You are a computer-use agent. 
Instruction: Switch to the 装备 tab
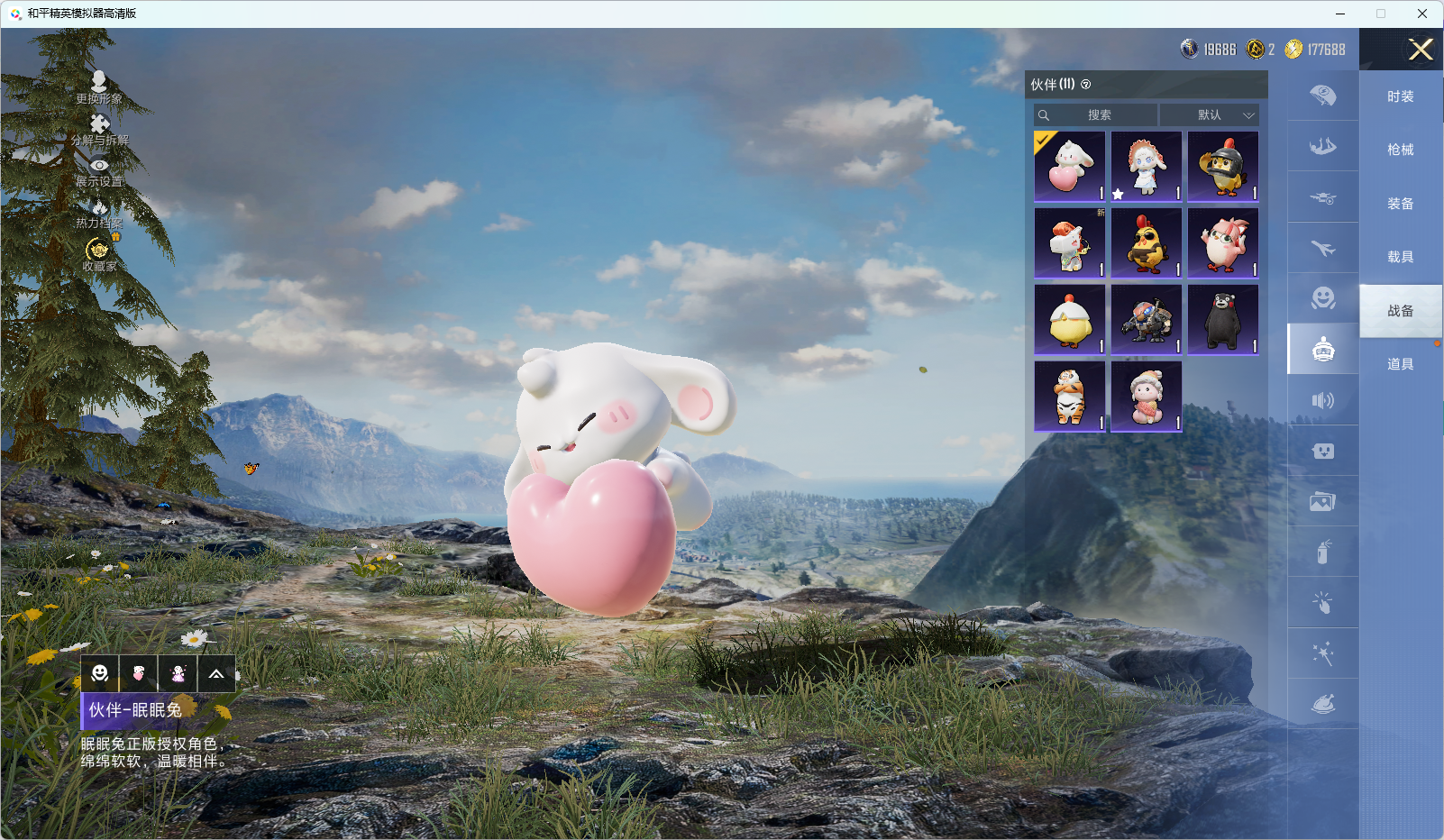click(1400, 204)
